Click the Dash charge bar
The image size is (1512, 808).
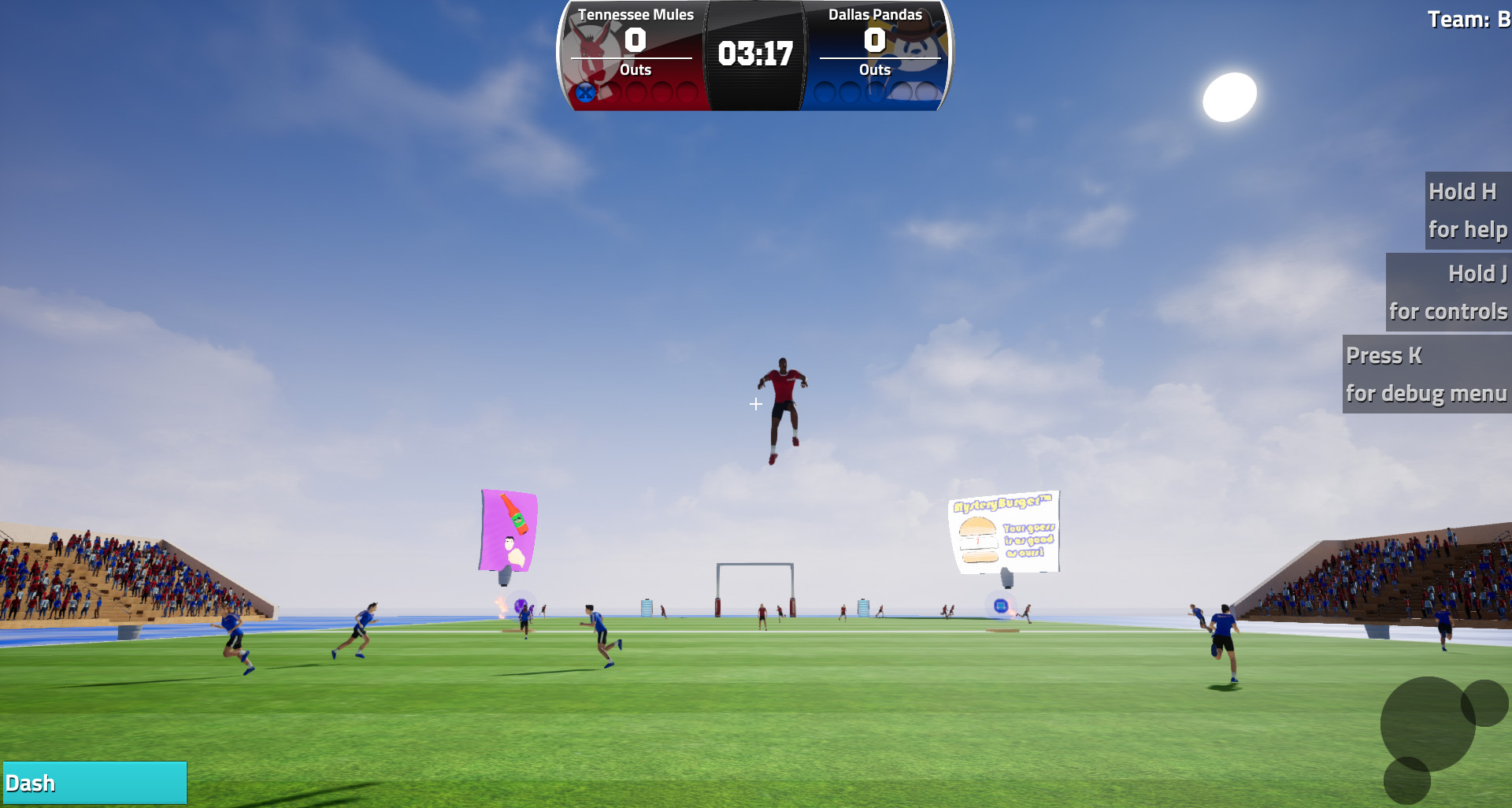93,782
